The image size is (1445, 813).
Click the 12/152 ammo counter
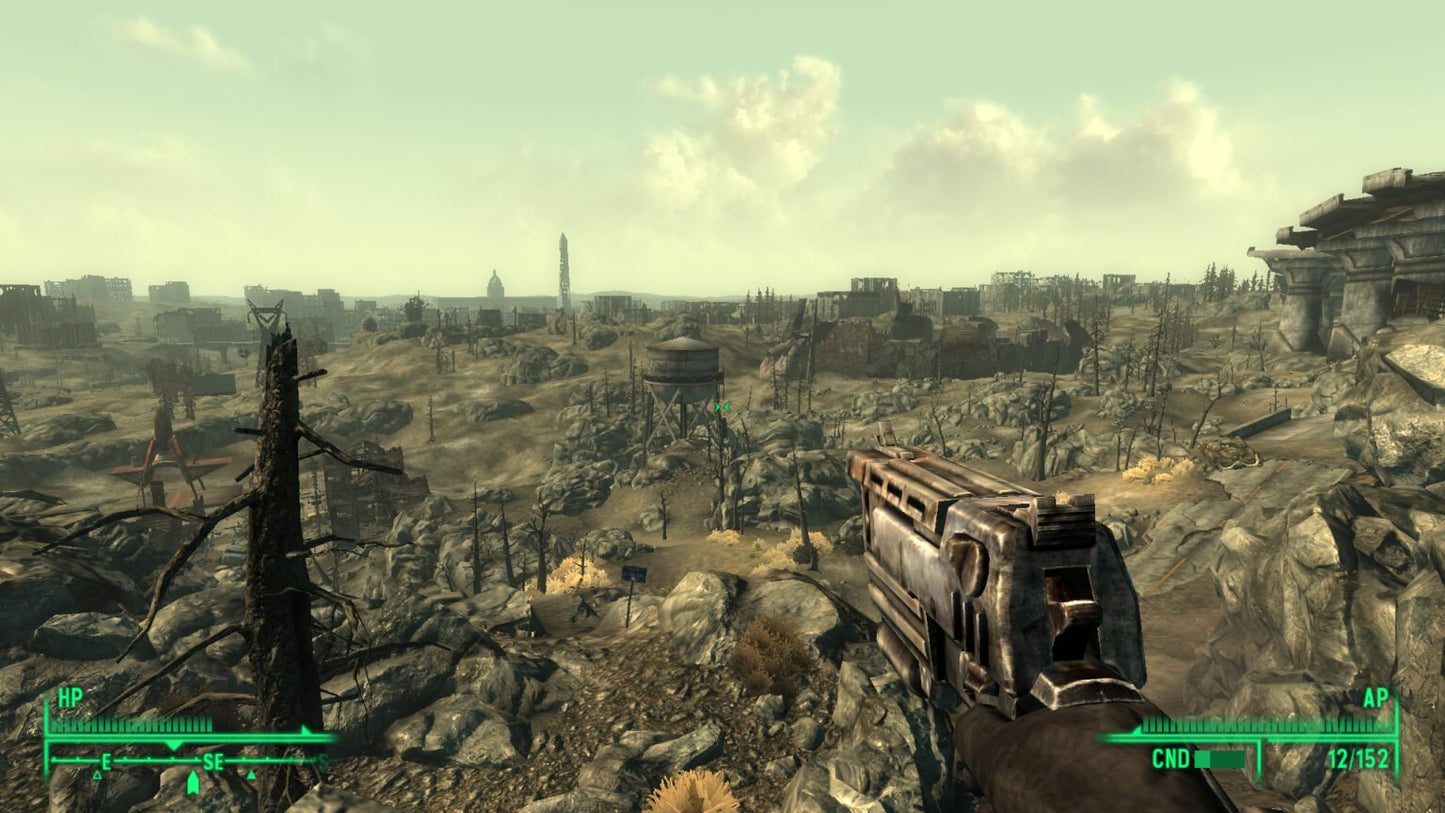pyautogui.click(x=1357, y=758)
